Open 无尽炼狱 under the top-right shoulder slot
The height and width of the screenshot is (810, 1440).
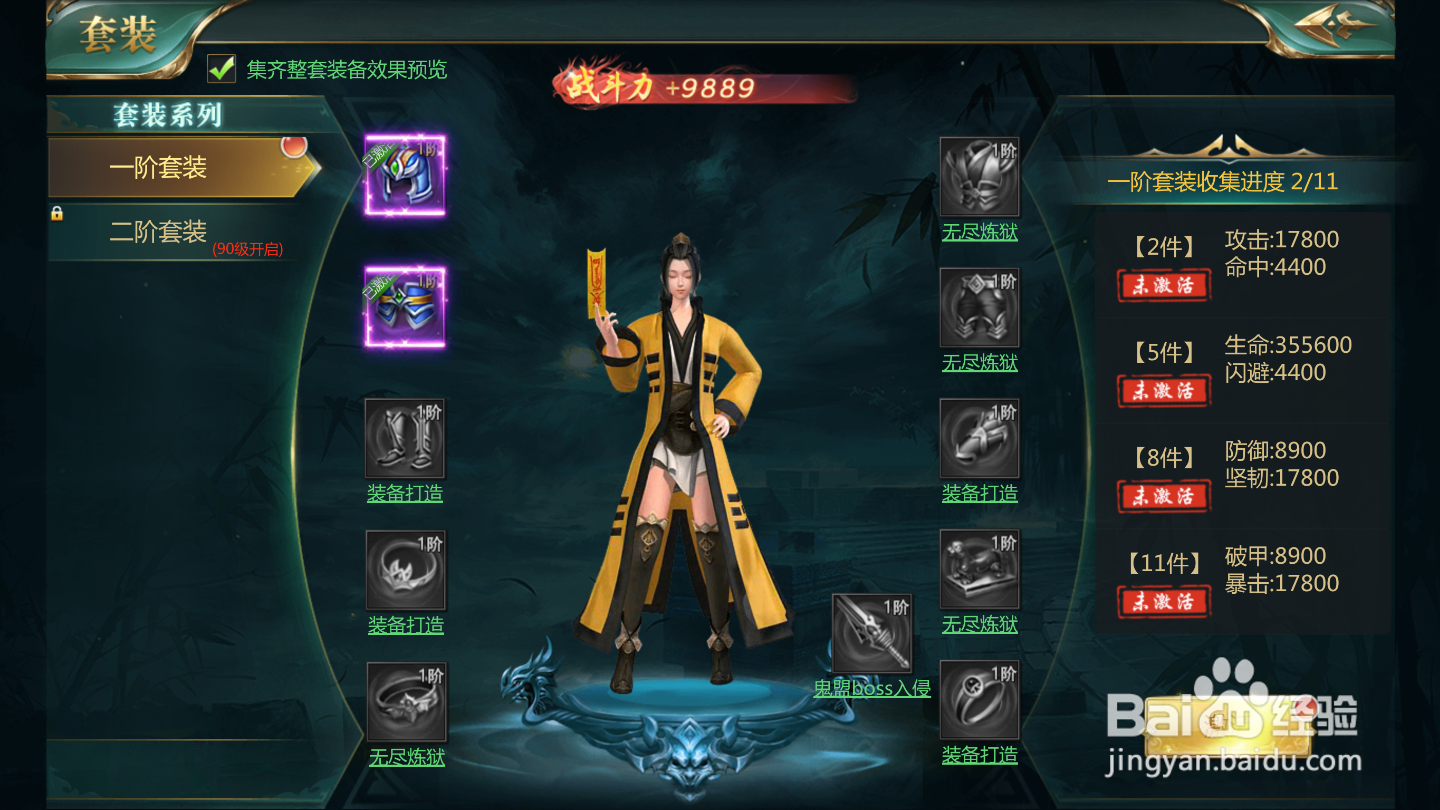click(x=980, y=233)
